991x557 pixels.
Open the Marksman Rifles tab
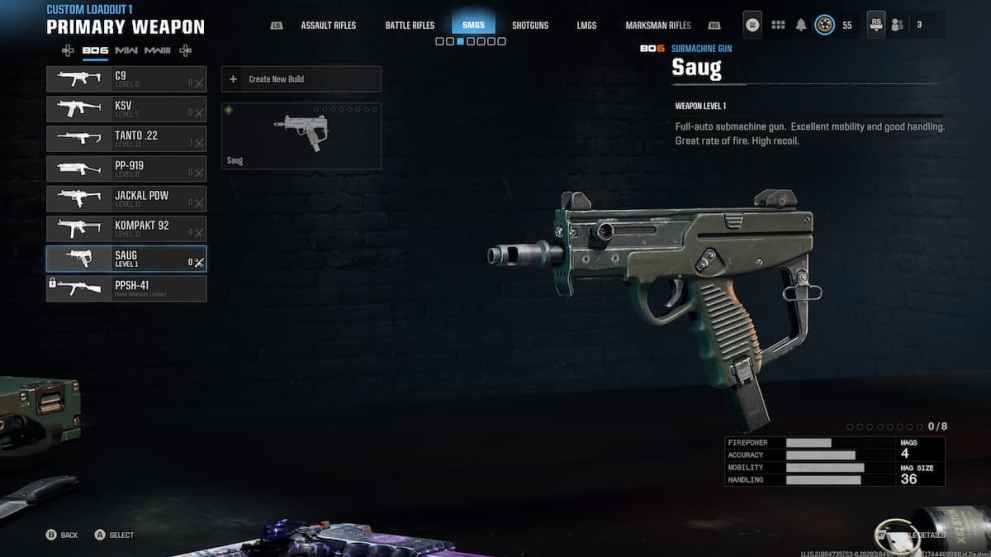pyautogui.click(x=658, y=25)
